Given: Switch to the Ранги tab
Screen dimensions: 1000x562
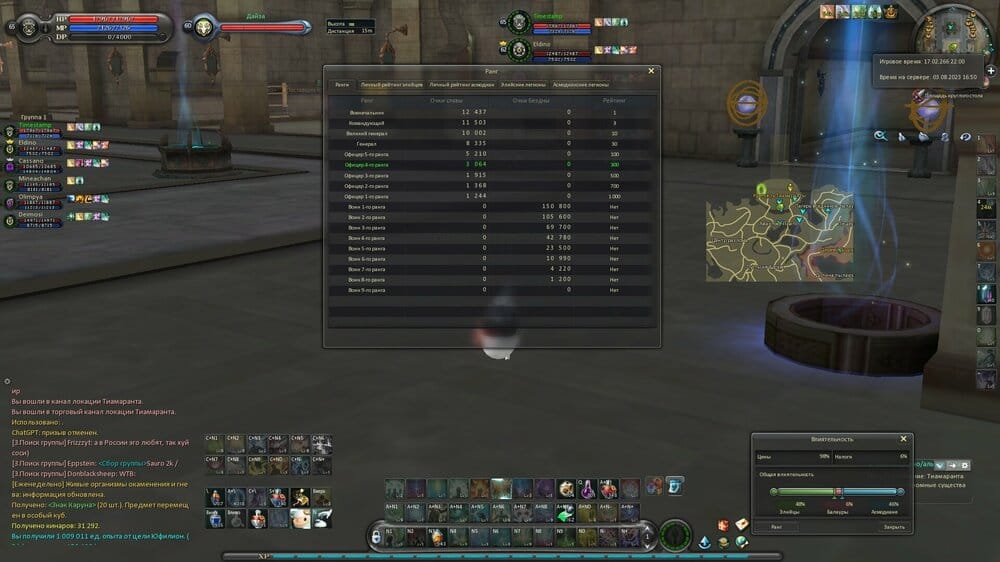Looking at the screenshot, I should tap(342, 85).
